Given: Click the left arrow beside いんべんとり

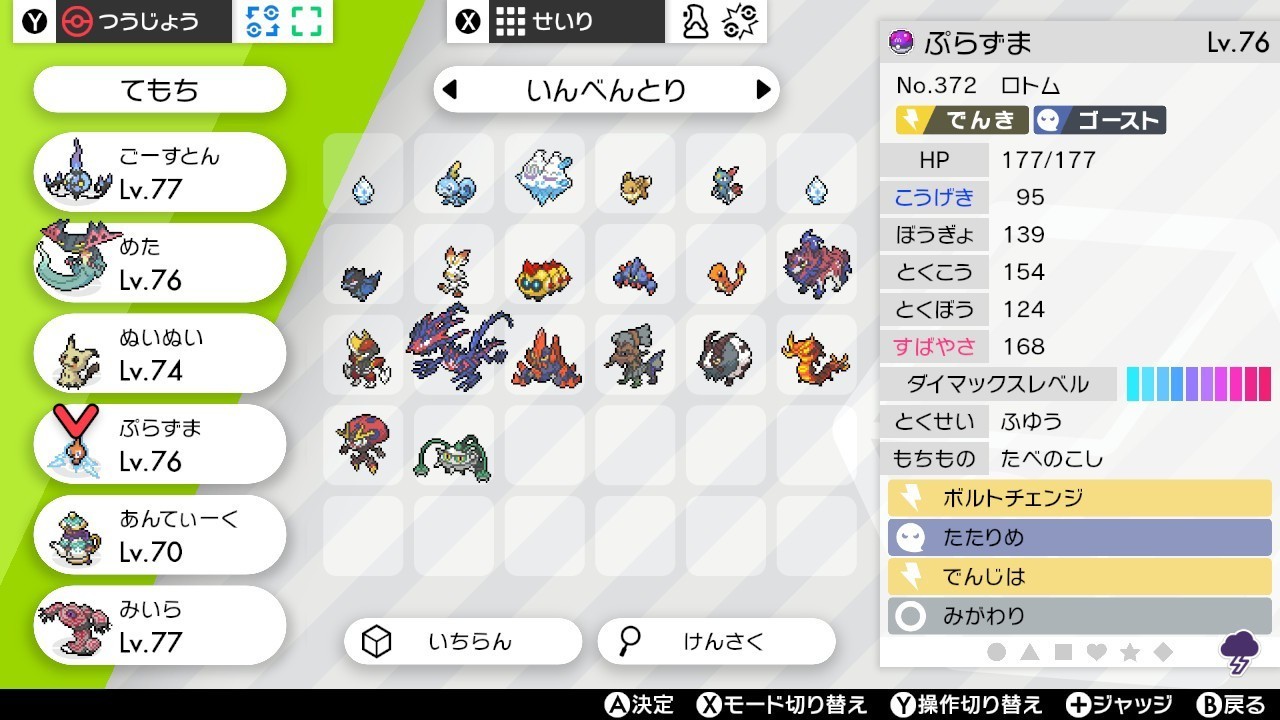Looking at the screenshot, I should pyautogui.click(x=449, y=89).
